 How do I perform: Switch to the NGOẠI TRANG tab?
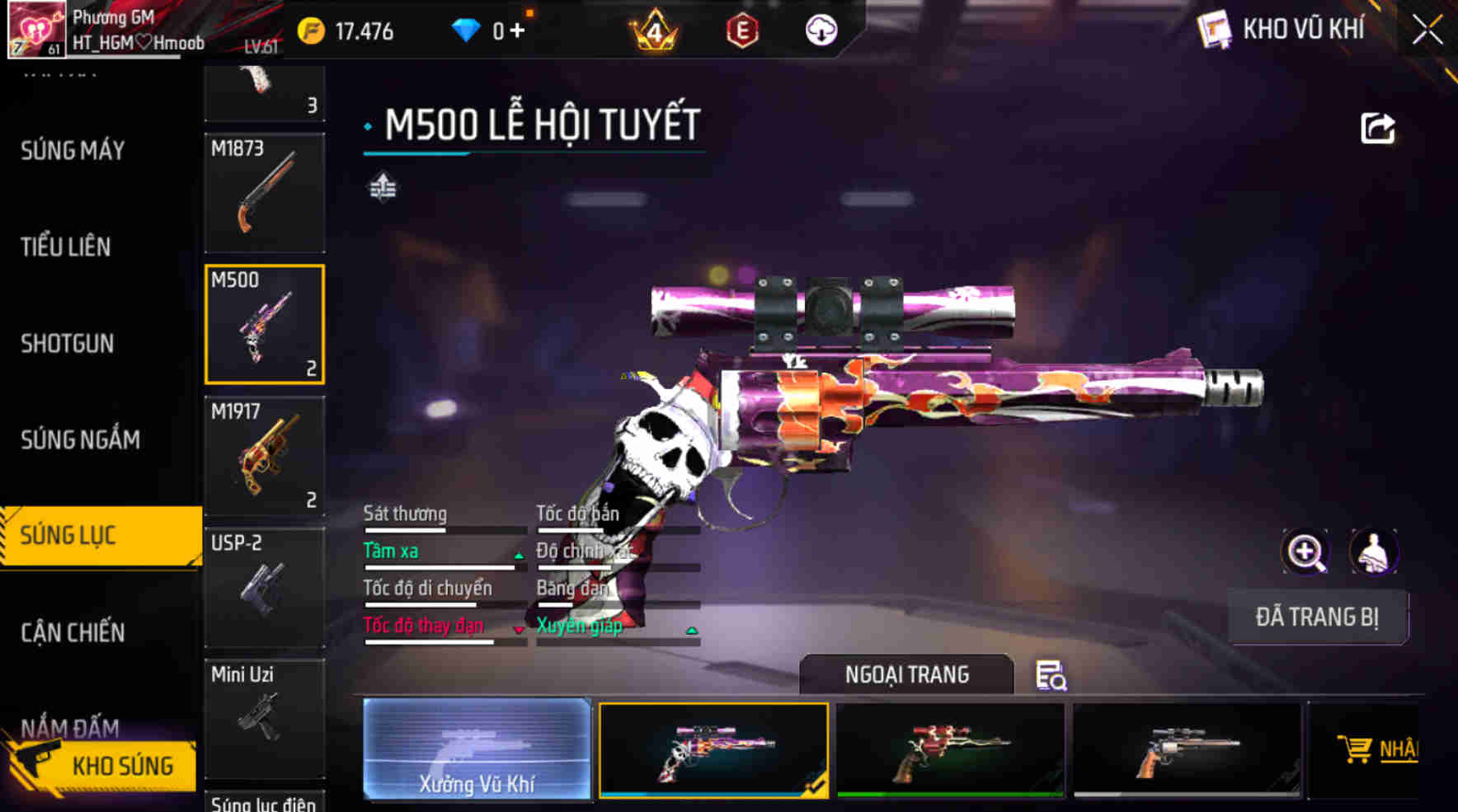pos(907,674)
